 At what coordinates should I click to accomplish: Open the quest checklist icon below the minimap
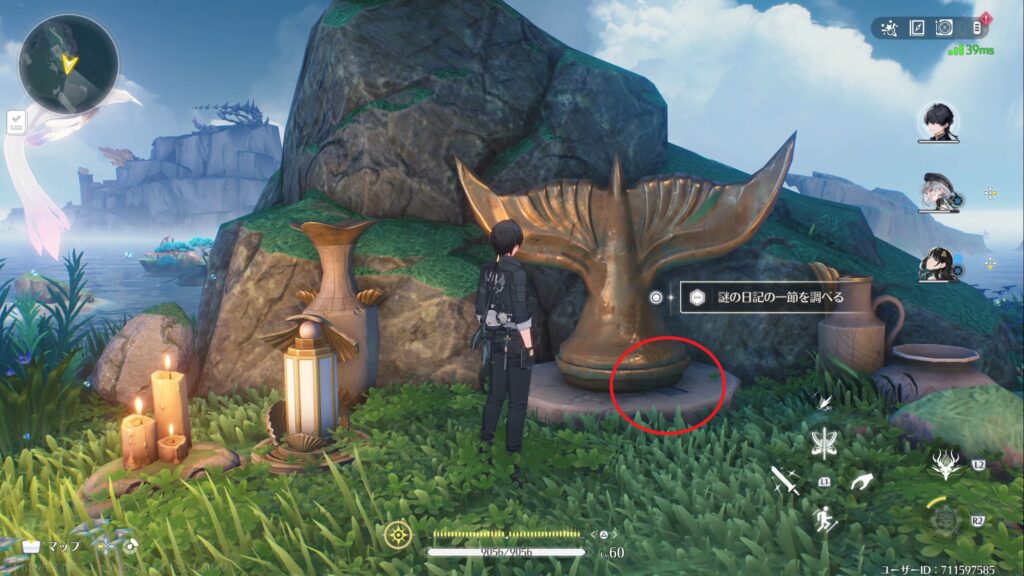tap(16, 122)
